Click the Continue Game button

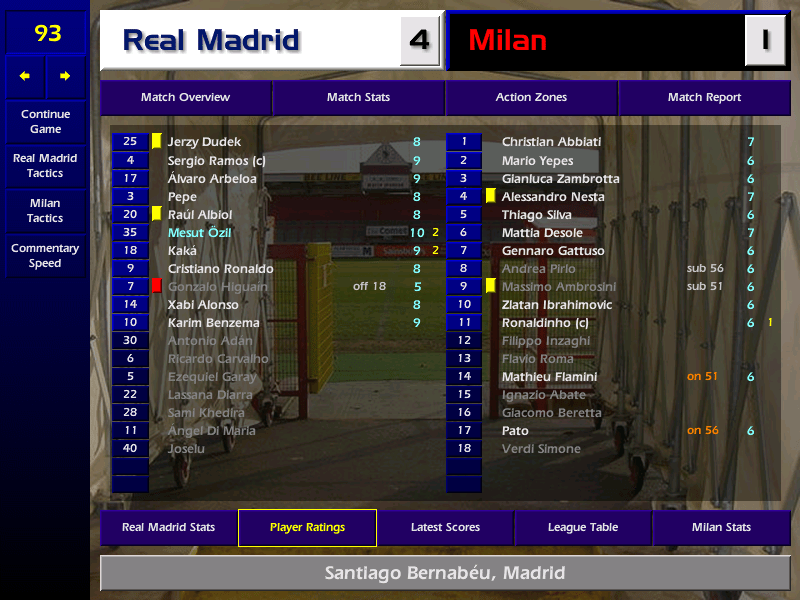coord(45,122)
